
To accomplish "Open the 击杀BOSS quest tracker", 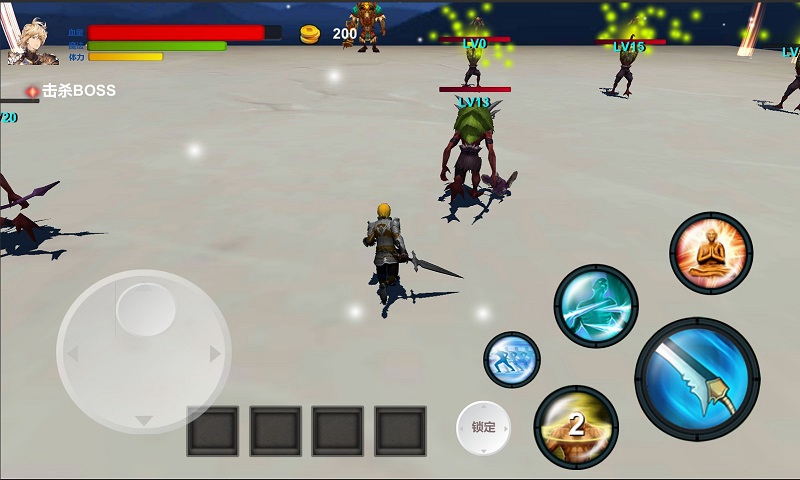I will point(72,91).
